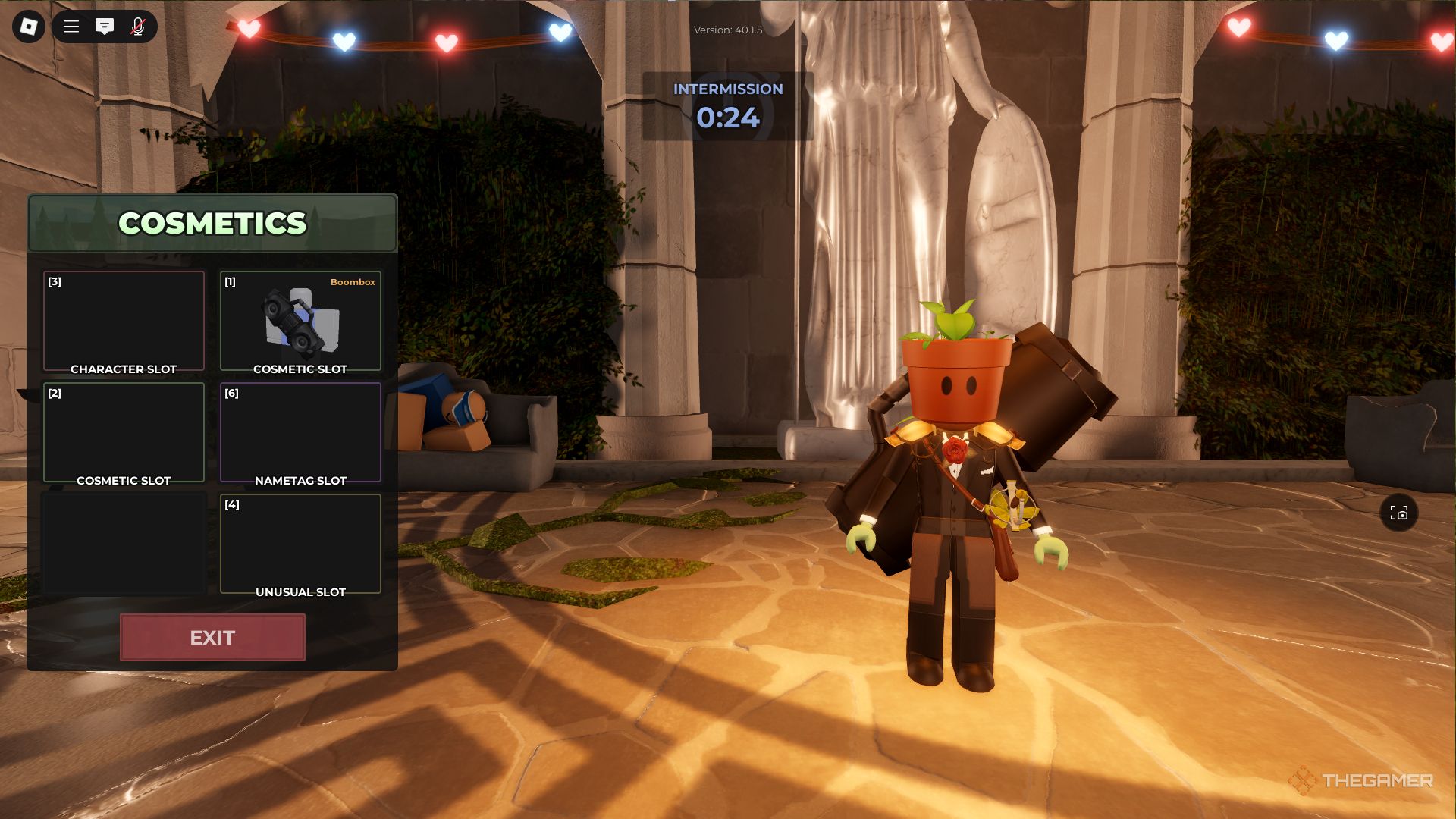Viewport: 1456px width, 819px height.
Task: Open the Roblox logo menu
Action: click(x=29, y=27)
